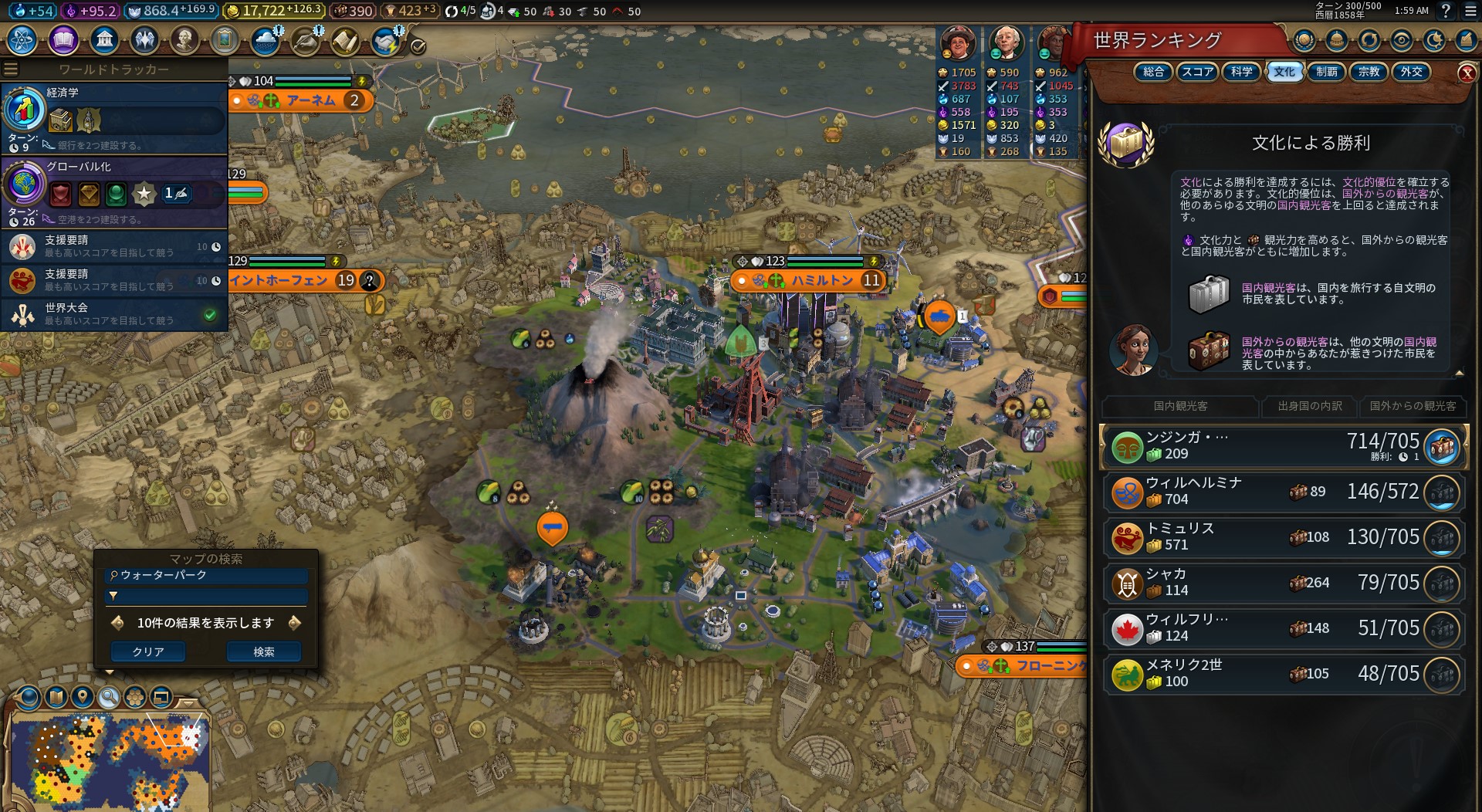Select ウィルヘルミナ row in culture ranking
Image resolution: width=1482 pixels, height=812 pixels.
click(x=1283, y=492)
